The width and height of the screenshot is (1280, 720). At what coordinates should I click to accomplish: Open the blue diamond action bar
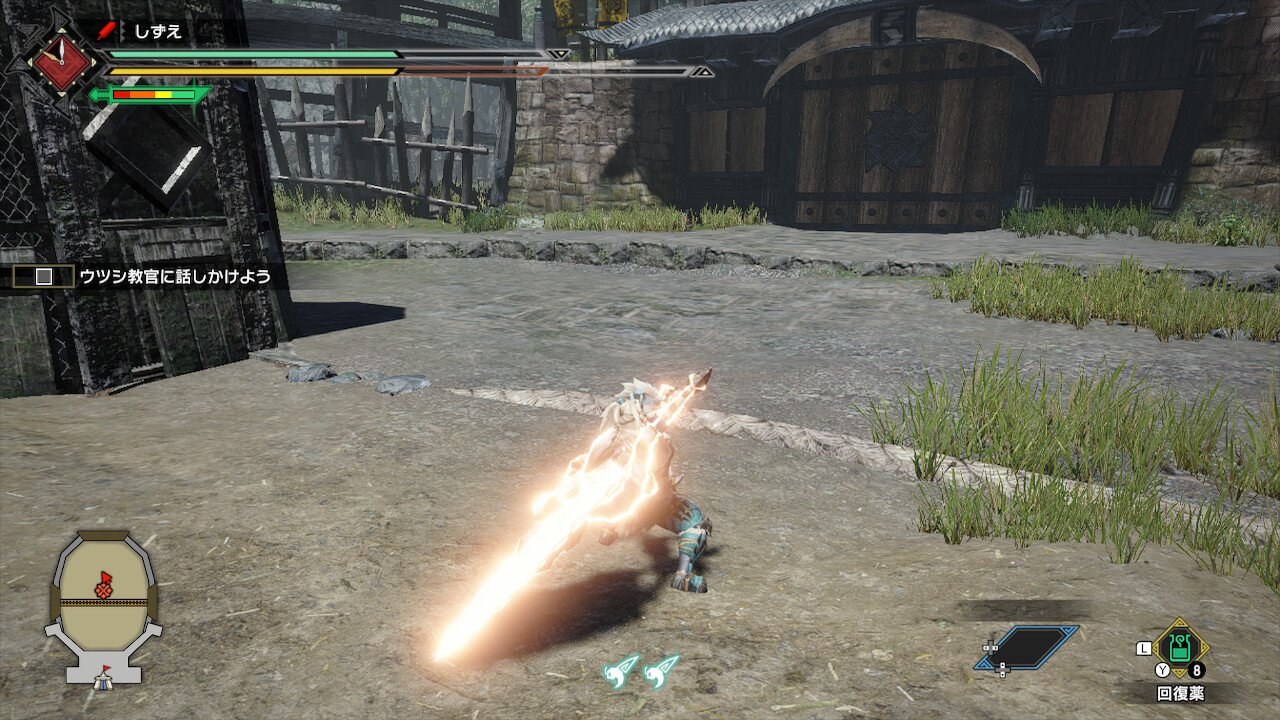point(1028,647)
